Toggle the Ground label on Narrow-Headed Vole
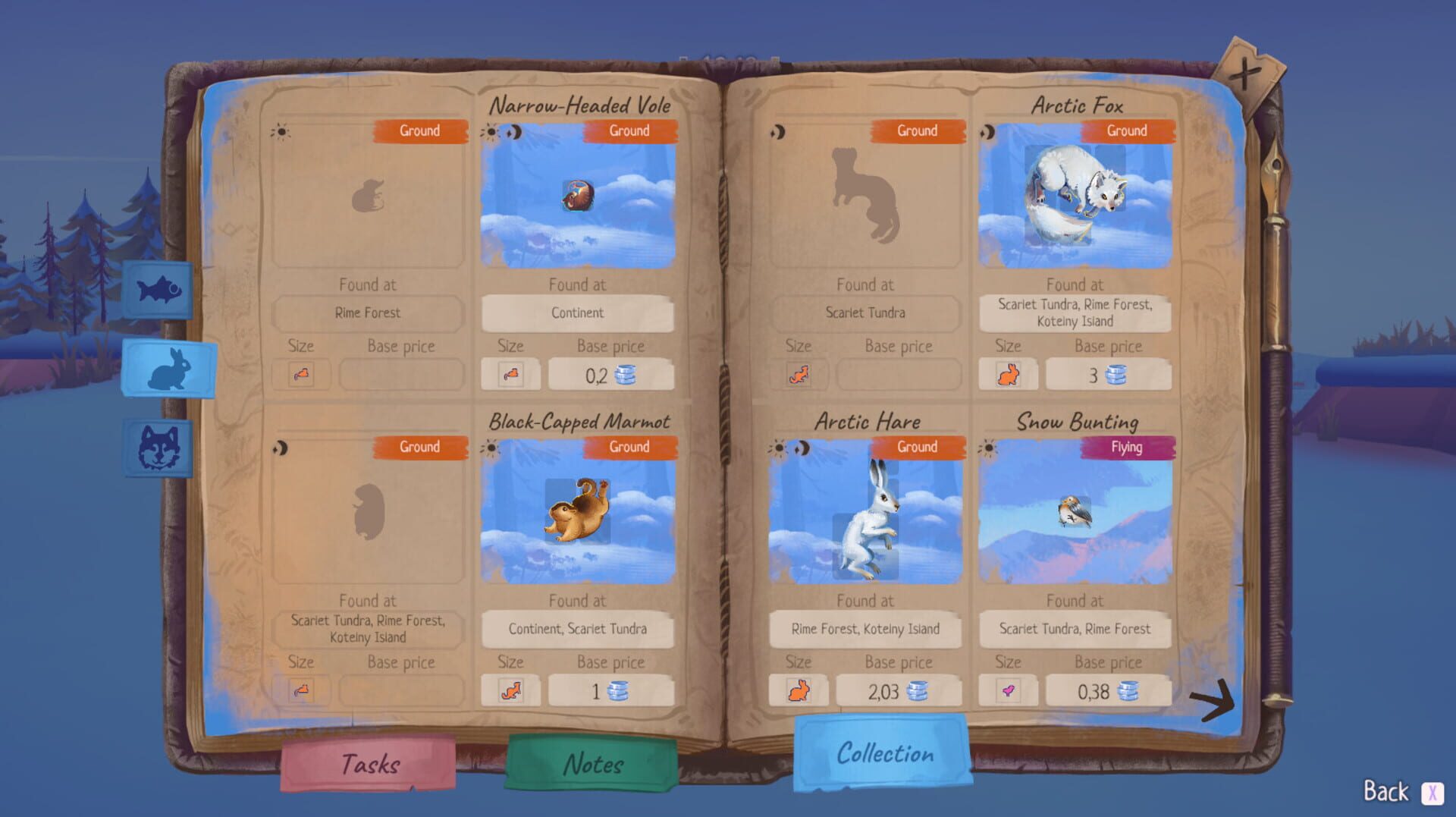The height and width of the screenshot is (817, 1456). [630, 130]
